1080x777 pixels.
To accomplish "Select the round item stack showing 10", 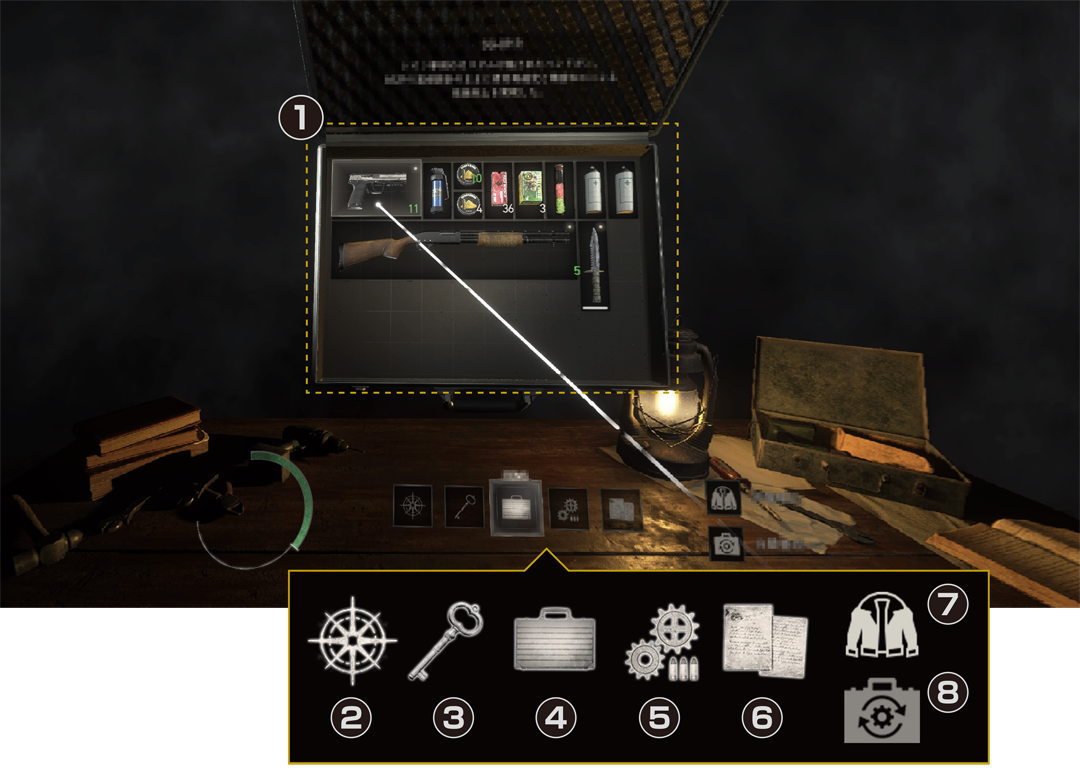I will point(467,175).
